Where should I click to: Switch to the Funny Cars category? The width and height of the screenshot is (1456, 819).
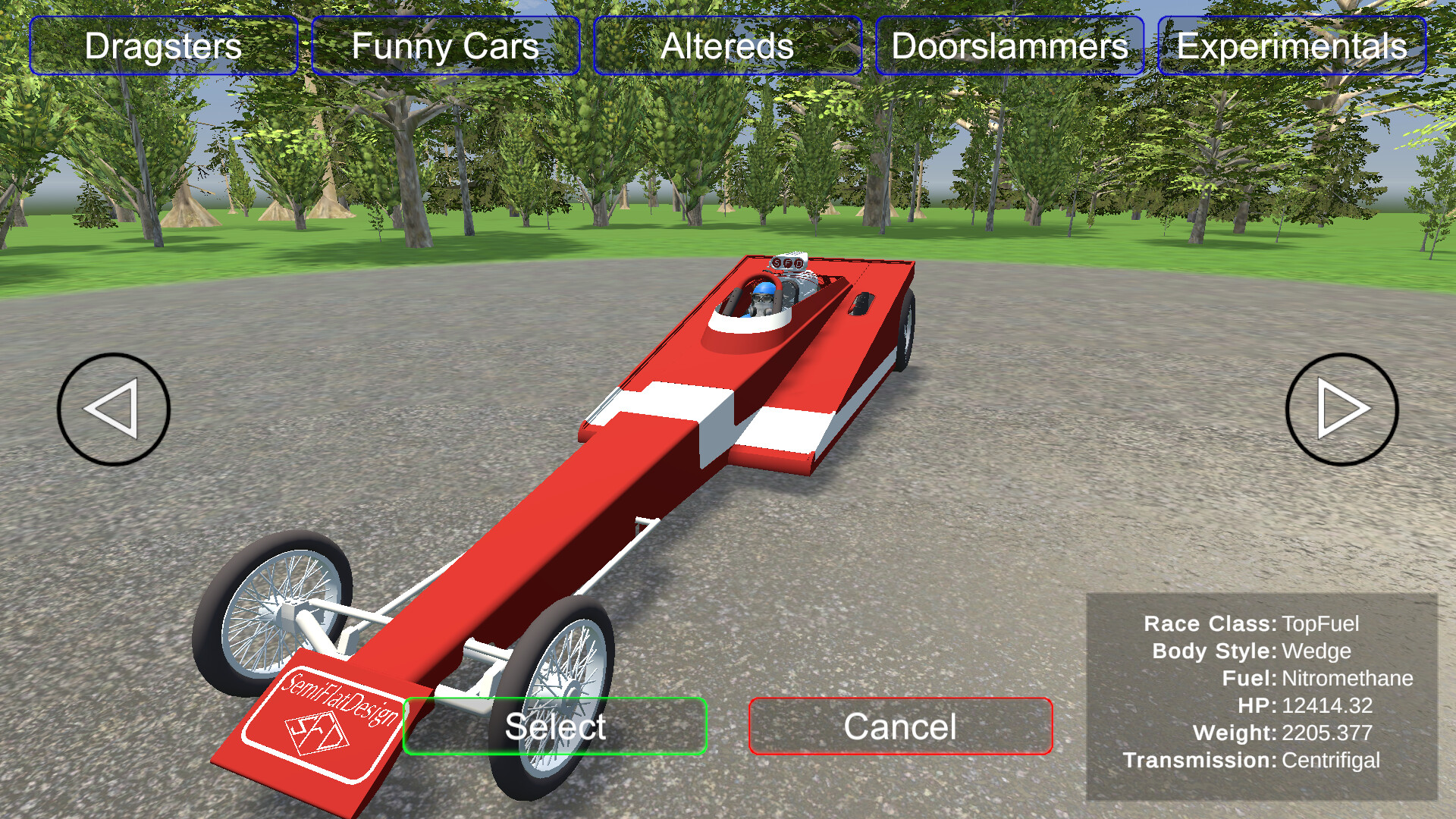tap(444, 47)
